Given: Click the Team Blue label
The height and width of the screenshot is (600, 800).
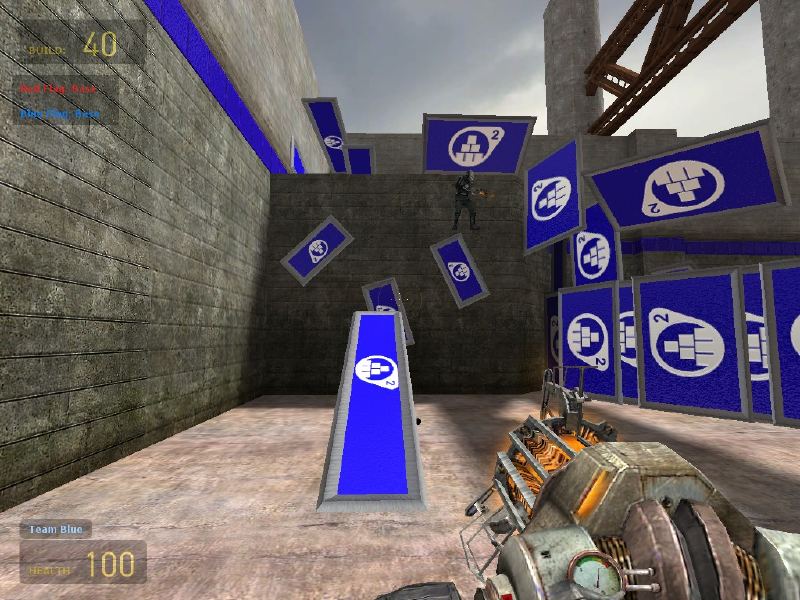Looking at the screenshot, I should tap(56, 529).
